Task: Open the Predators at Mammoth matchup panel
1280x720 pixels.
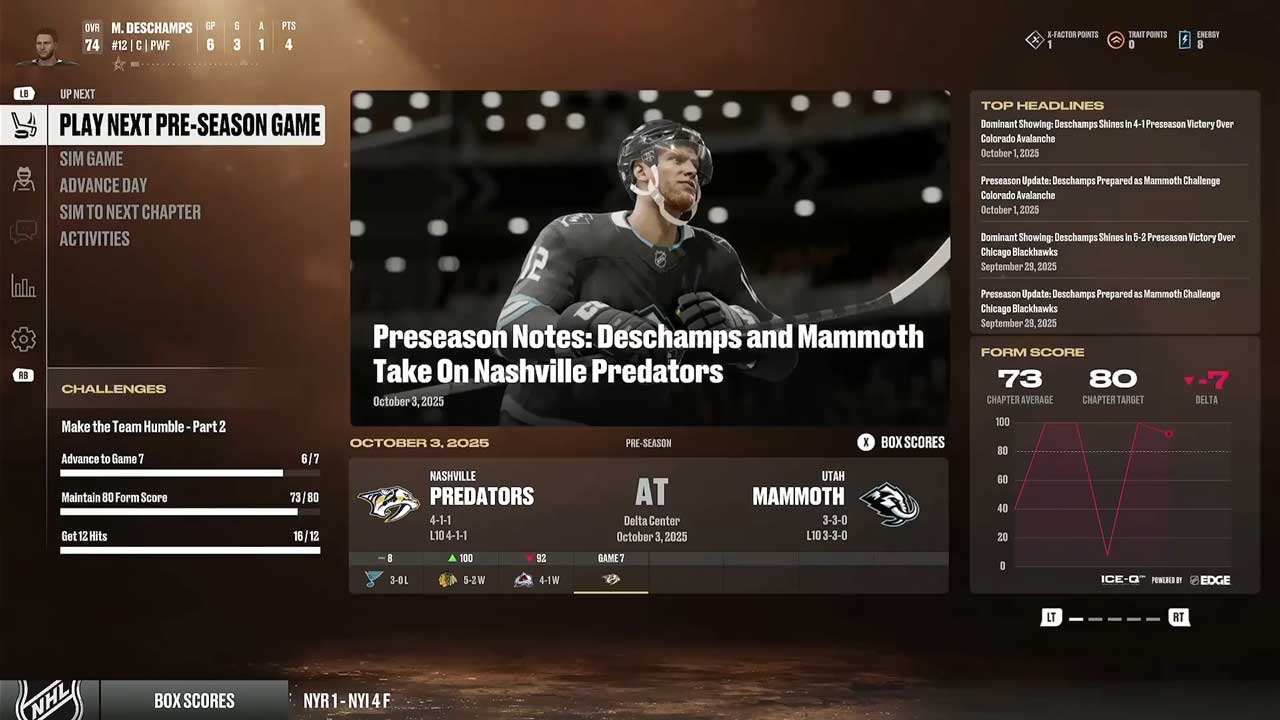Action: click(x=649, y=505)
